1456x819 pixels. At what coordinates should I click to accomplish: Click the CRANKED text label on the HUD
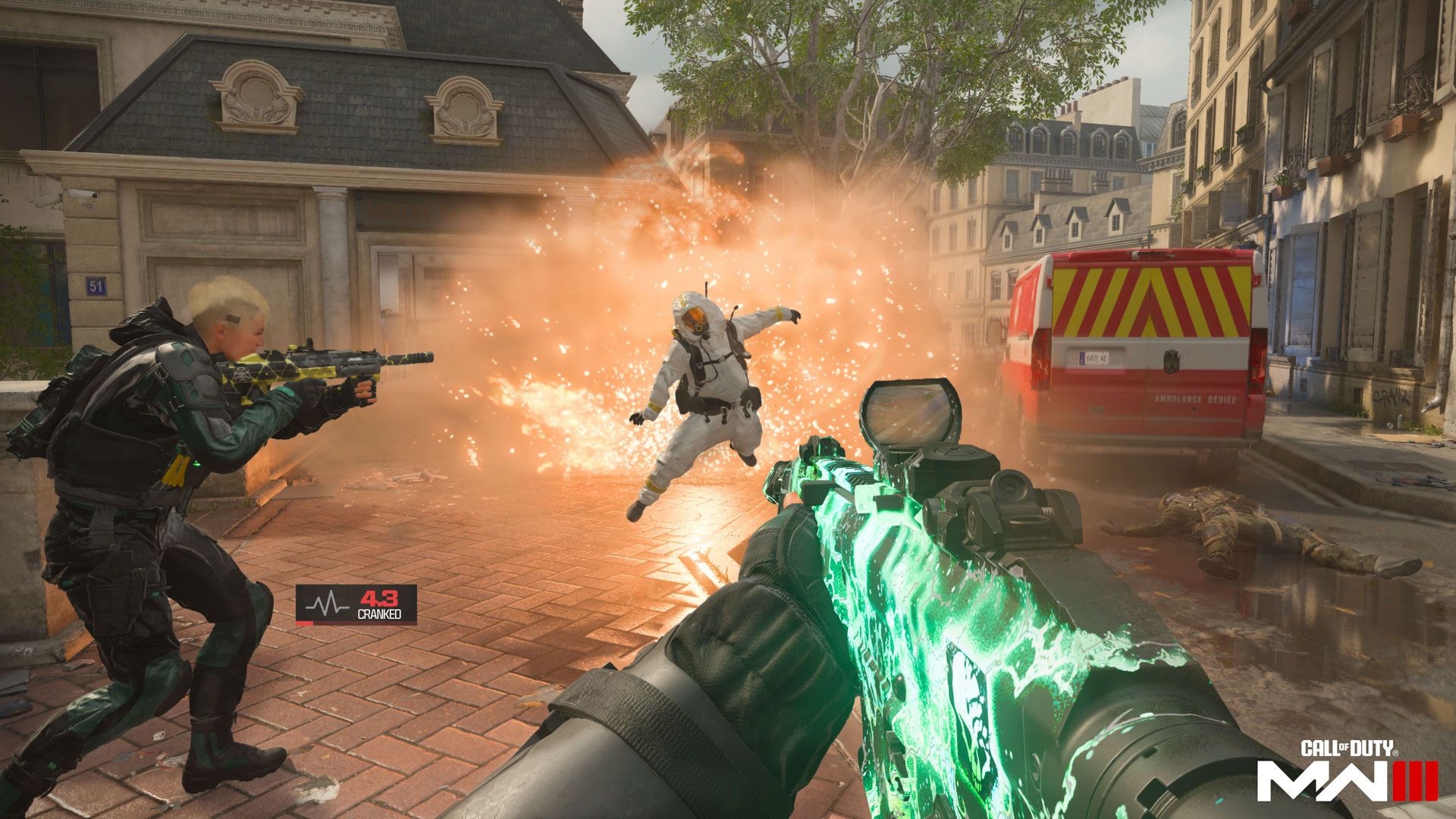click(379, 614)
